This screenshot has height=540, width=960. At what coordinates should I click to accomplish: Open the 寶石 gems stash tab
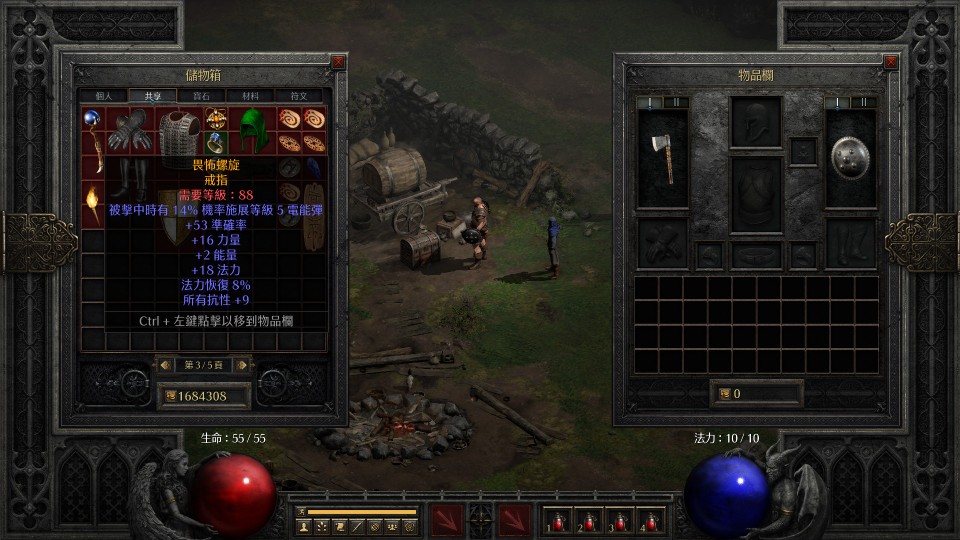click(202, 96)
